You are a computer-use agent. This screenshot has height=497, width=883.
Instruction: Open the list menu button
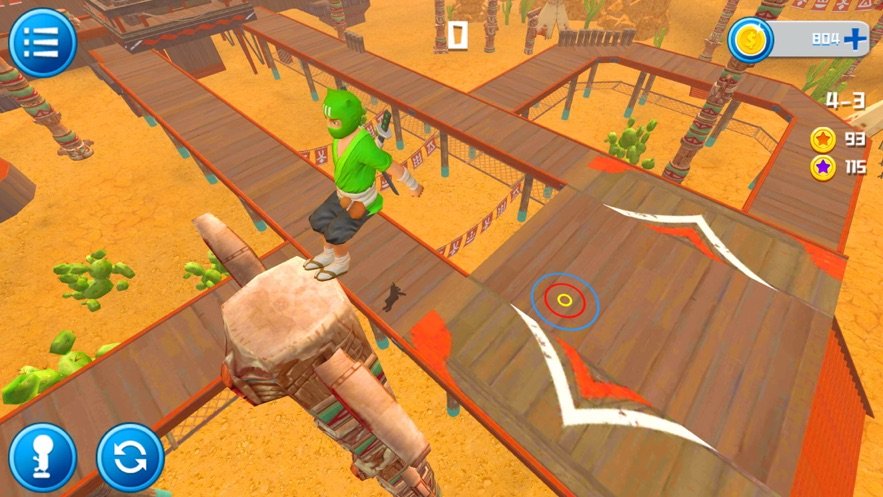pyautogui.click(x=42, y=42)
